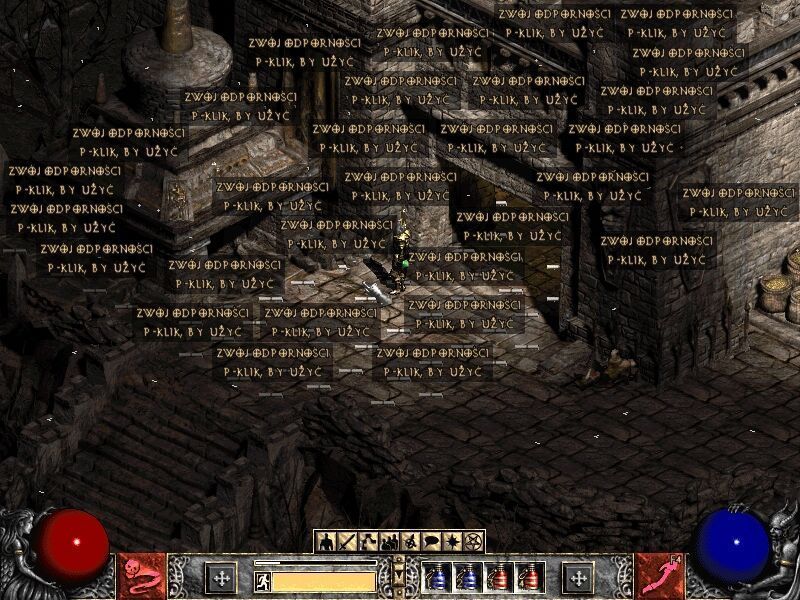Open the quest log star icon
The image size is (800, 600).
(452, 541)
